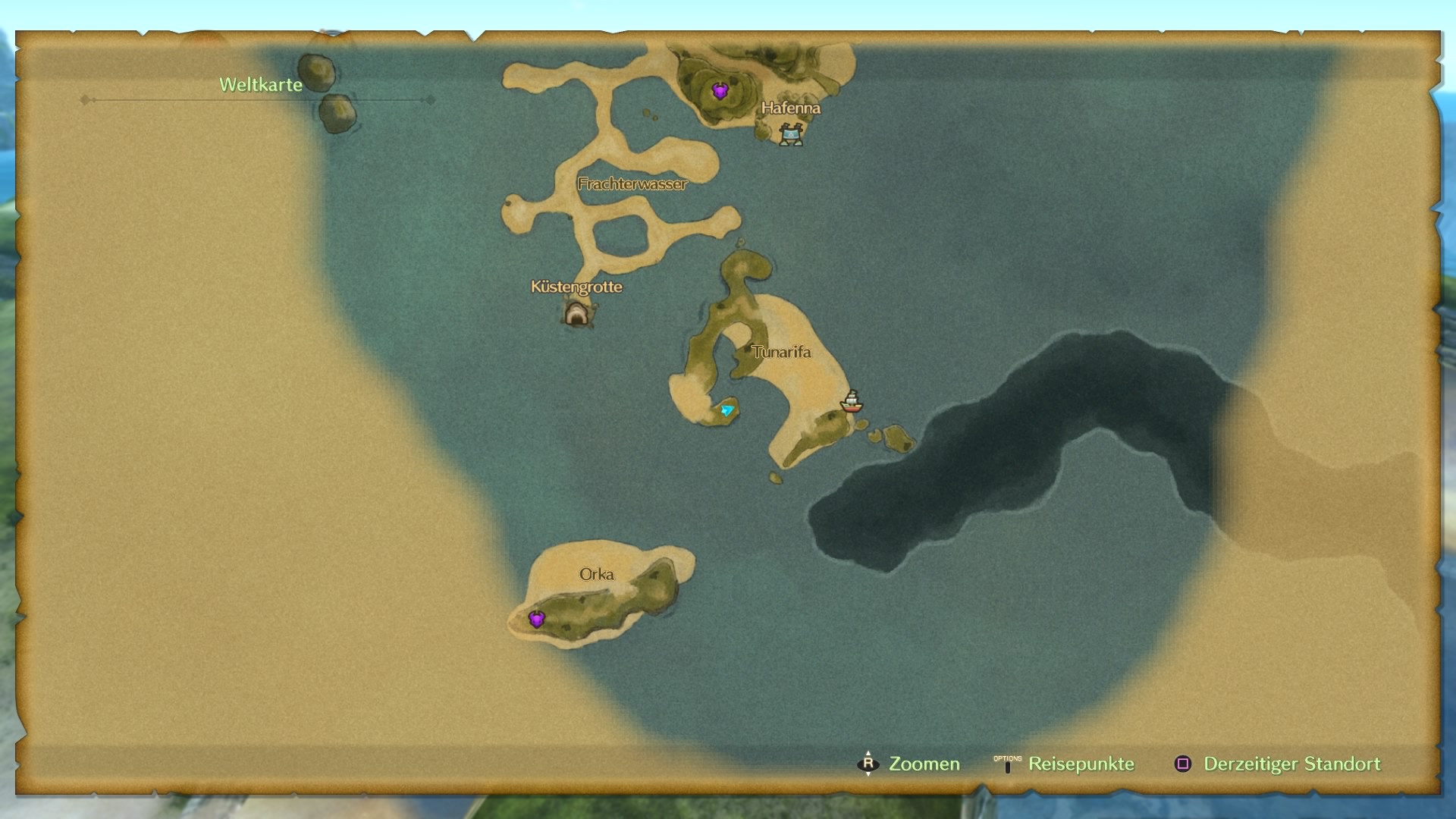This screenshot has height=819, width=1456.
Task: Choose the Orka island label
Action: point(597,574)
